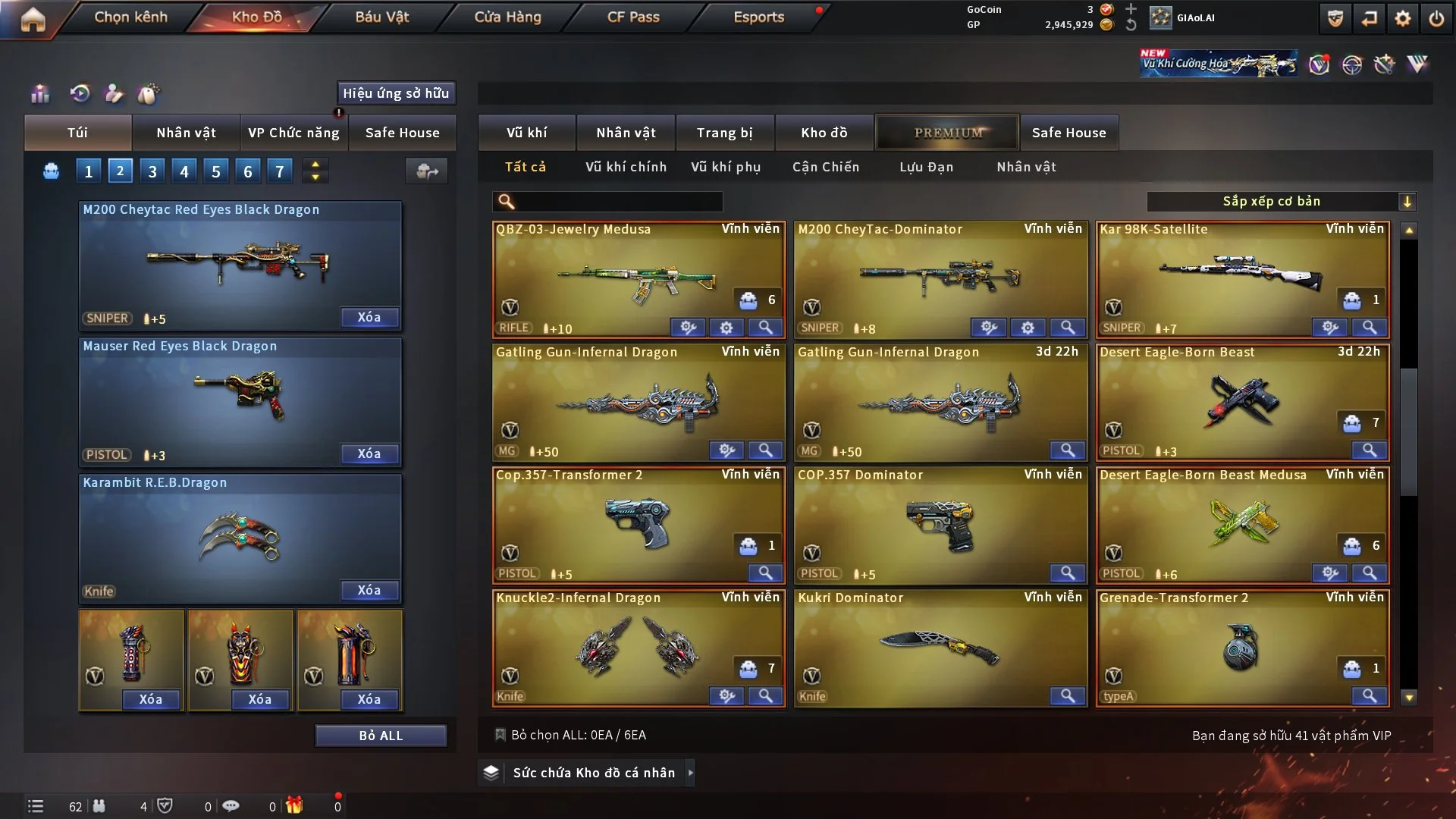This screenshot has height=819, width=1456.
Task: Open settings with the gear icon
Action: pos(1403,18)
